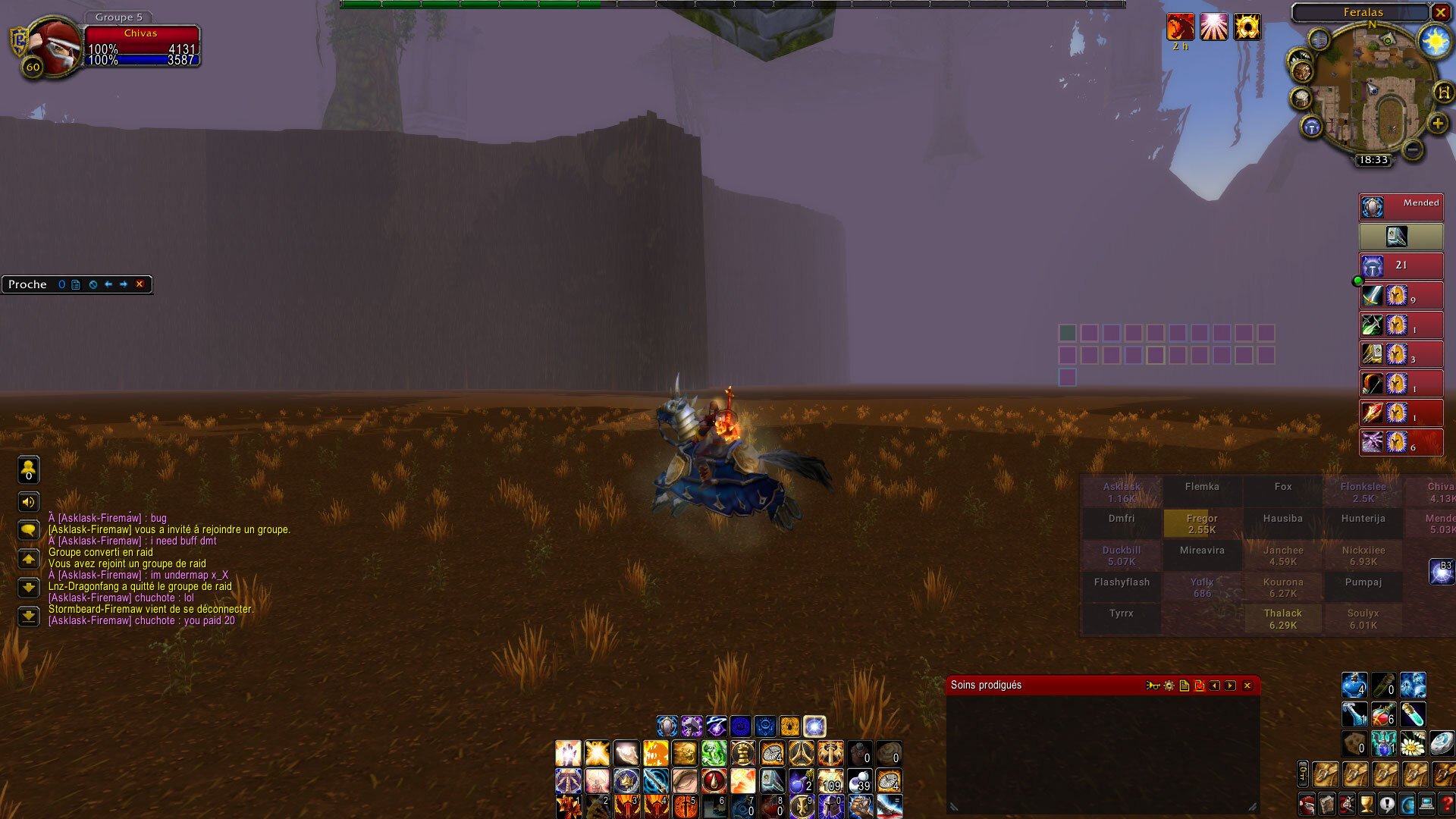Select the Chivas player portrait
Image resolution: width=1456 pixels, height=819 pixels.
[x=55, y=47]
